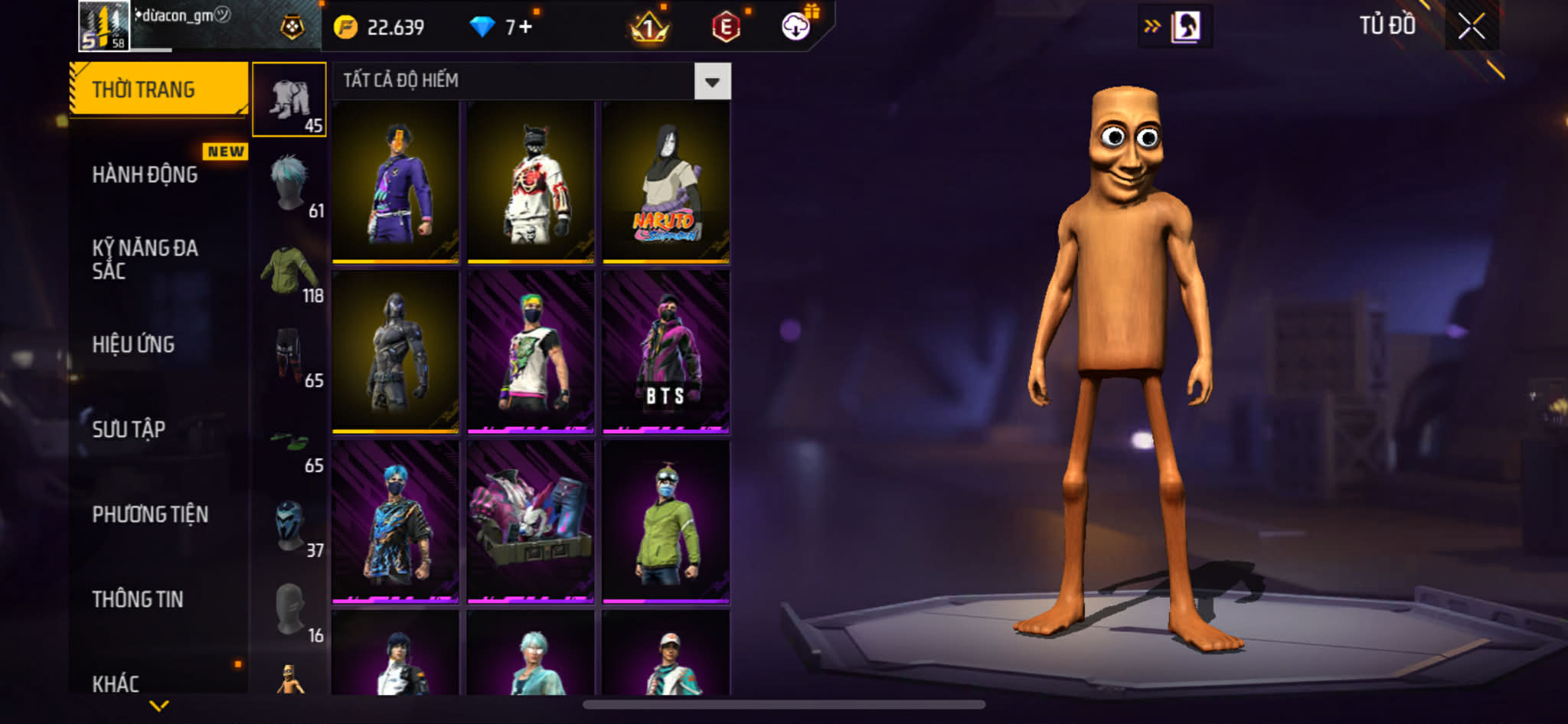Open the jacket subcategory with 118 items
The width and height of the screenshot is (1568, 724).
[290, 270]
